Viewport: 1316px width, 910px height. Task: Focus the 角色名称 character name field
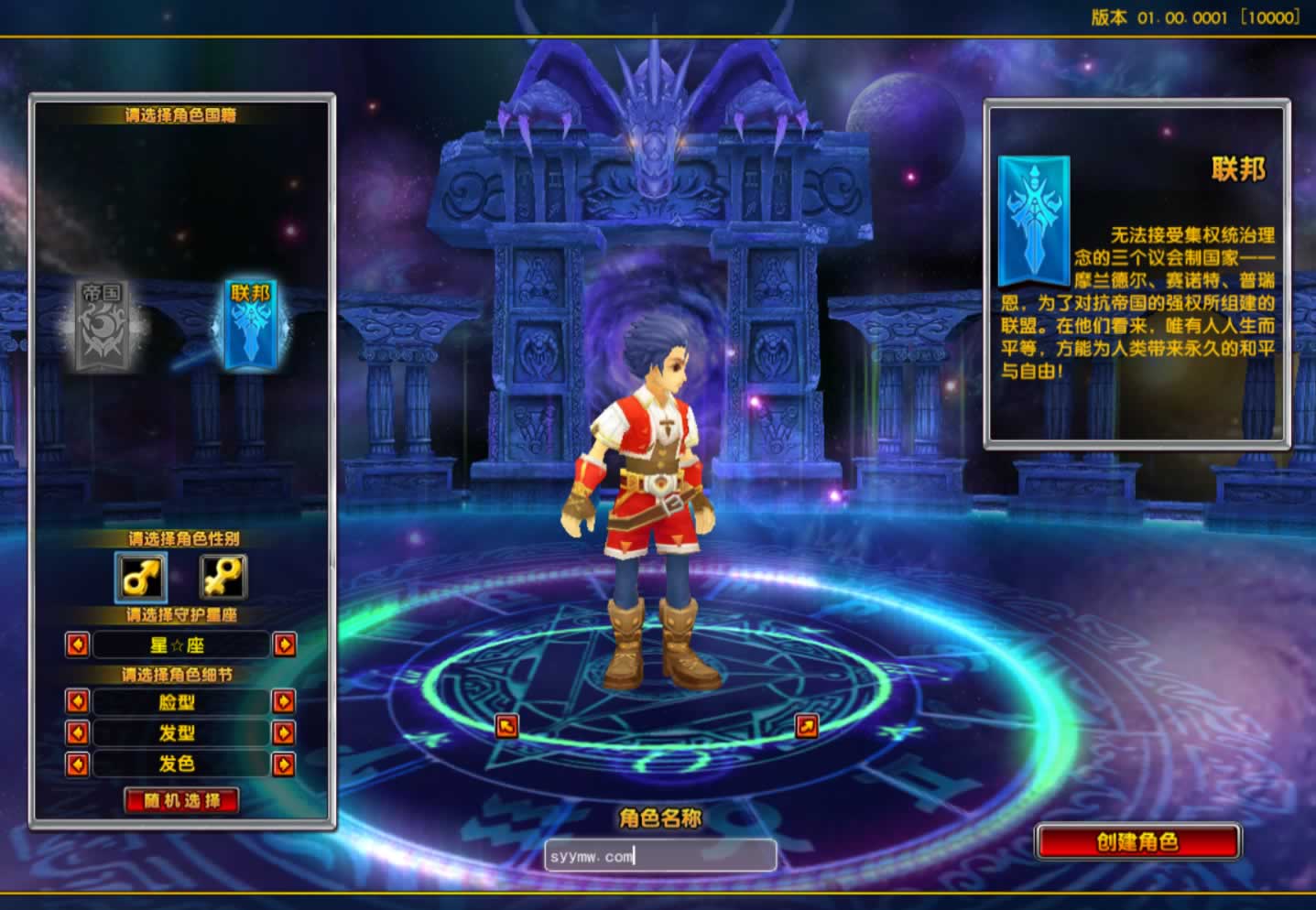click(x=659, y=857)
